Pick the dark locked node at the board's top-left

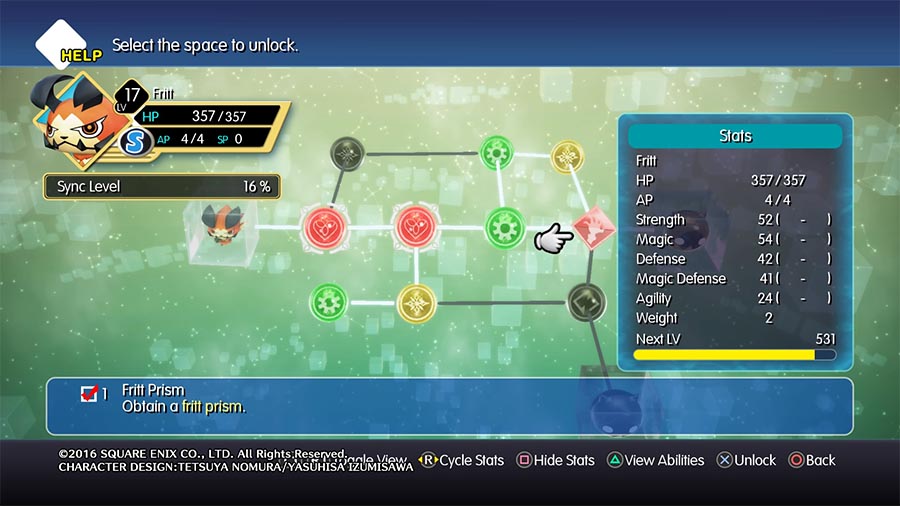click(348, 153)
